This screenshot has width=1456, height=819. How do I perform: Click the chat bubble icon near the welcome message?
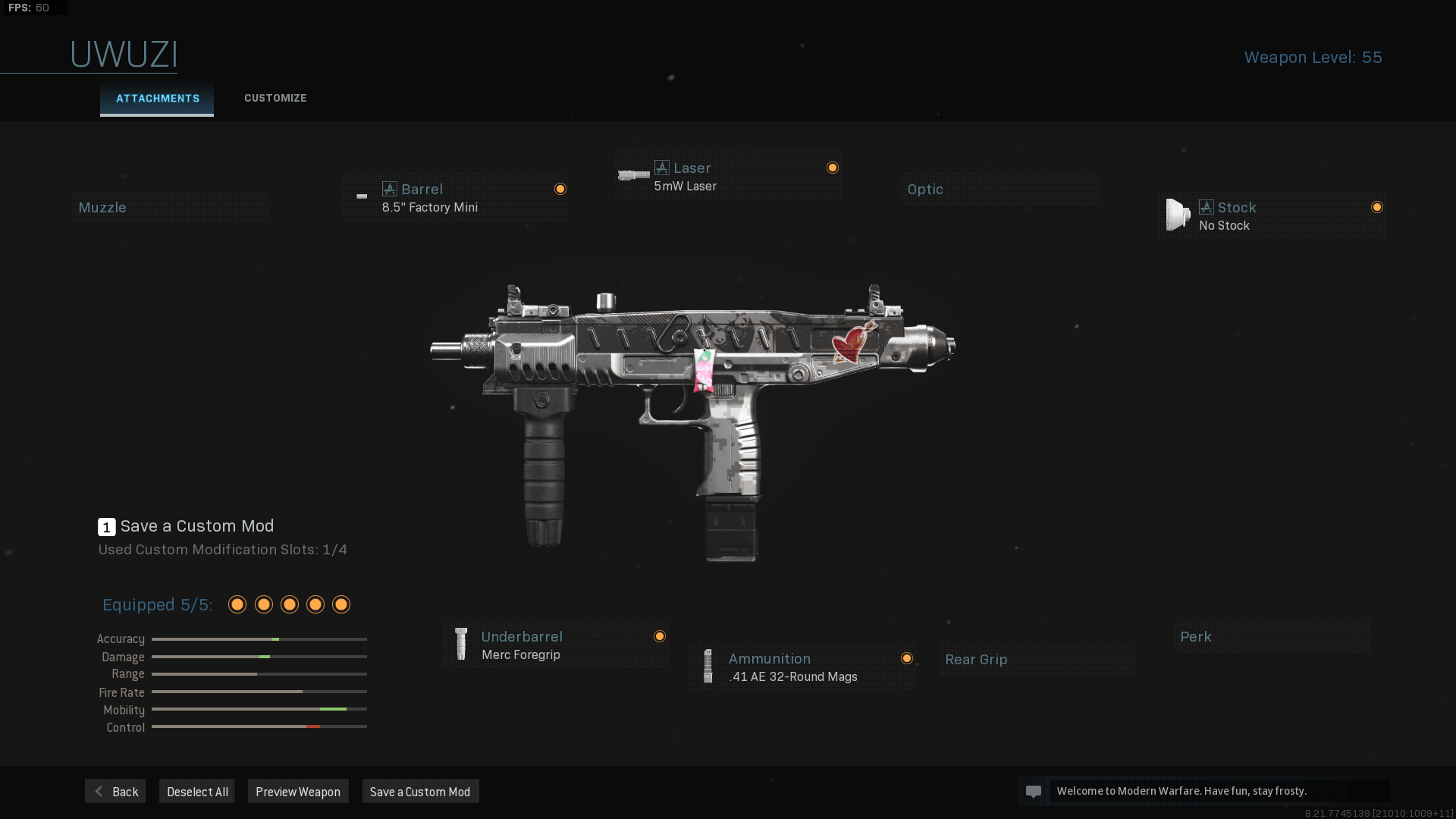[1034, 791]
